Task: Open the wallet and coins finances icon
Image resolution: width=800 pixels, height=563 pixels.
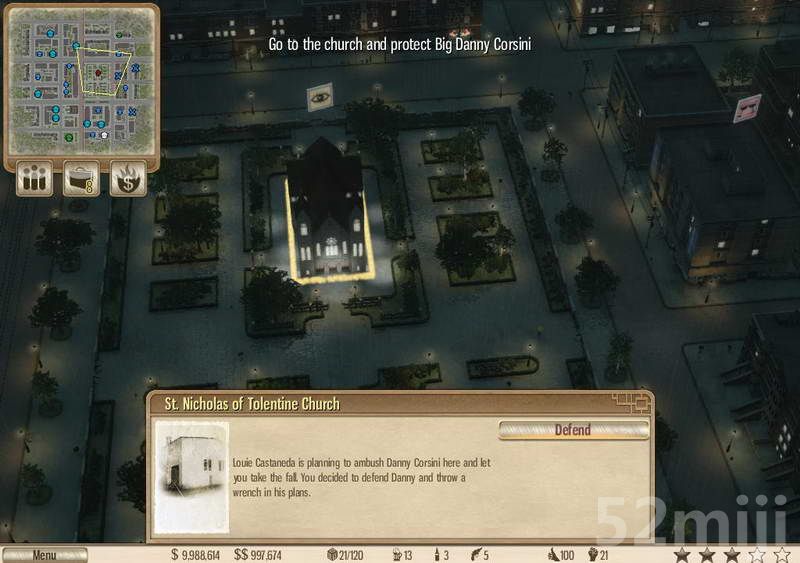Action: click(81, 179)
